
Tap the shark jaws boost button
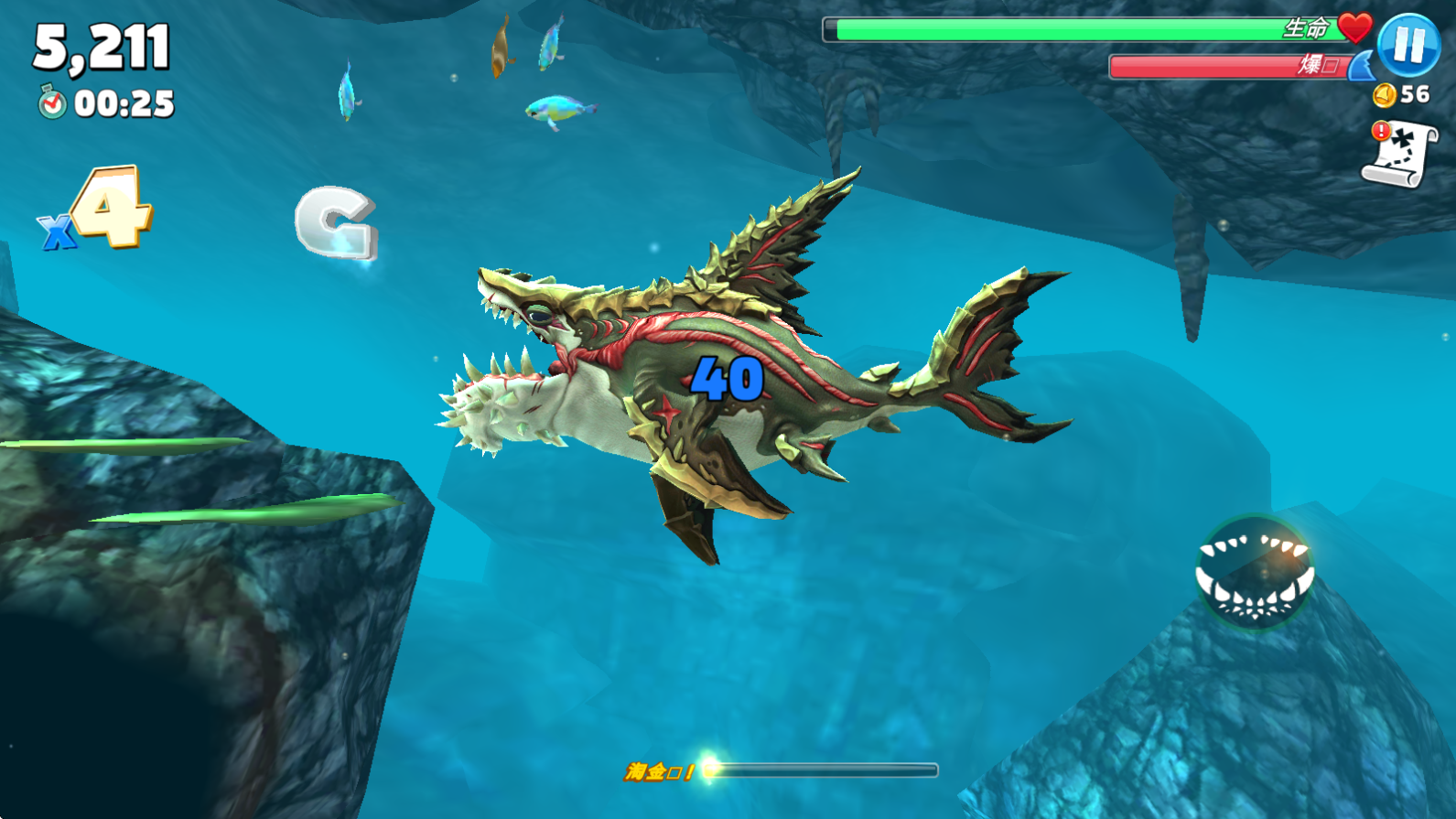(1255, 574)
